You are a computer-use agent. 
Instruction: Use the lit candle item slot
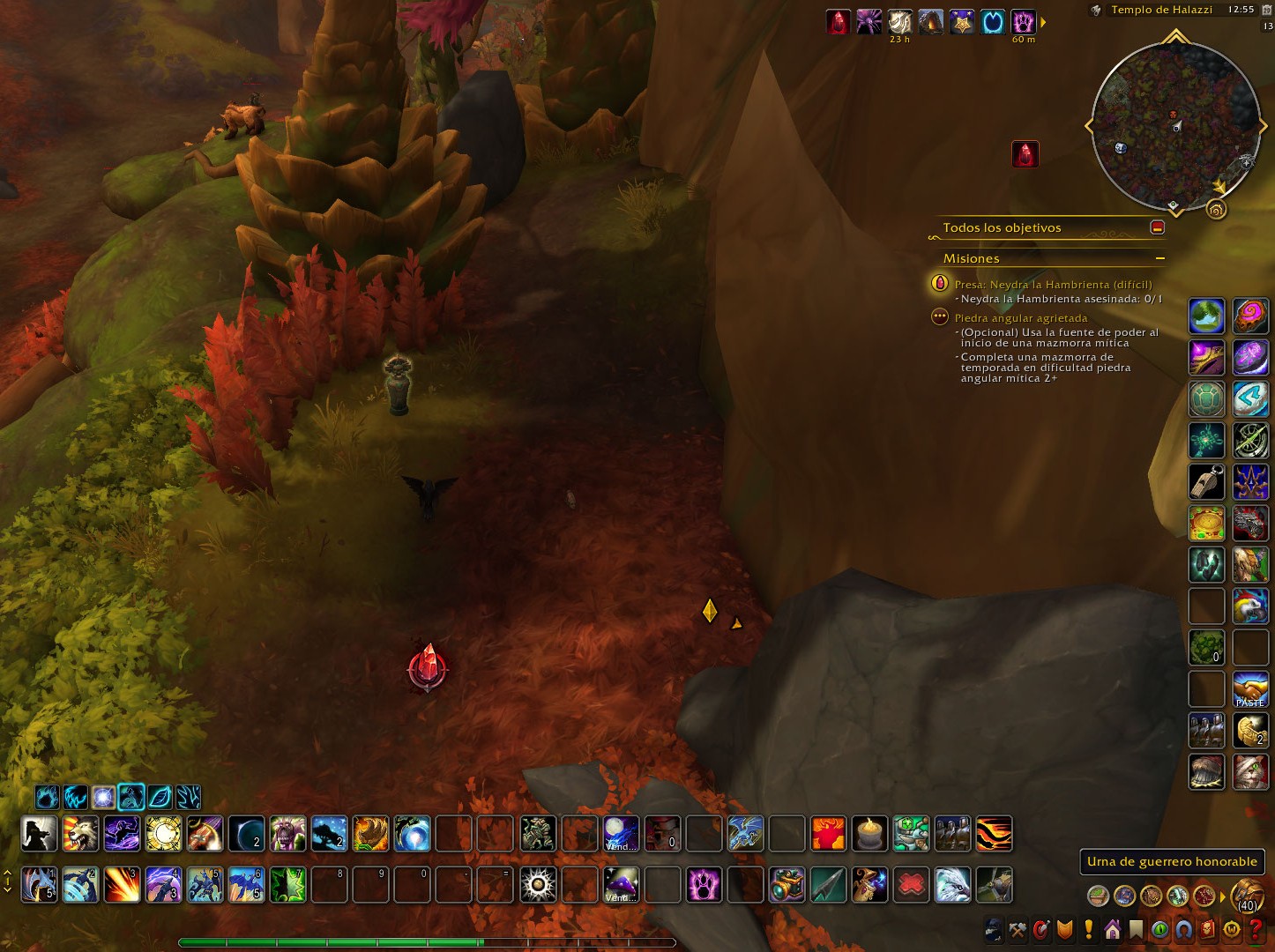[x=869, y=833]
